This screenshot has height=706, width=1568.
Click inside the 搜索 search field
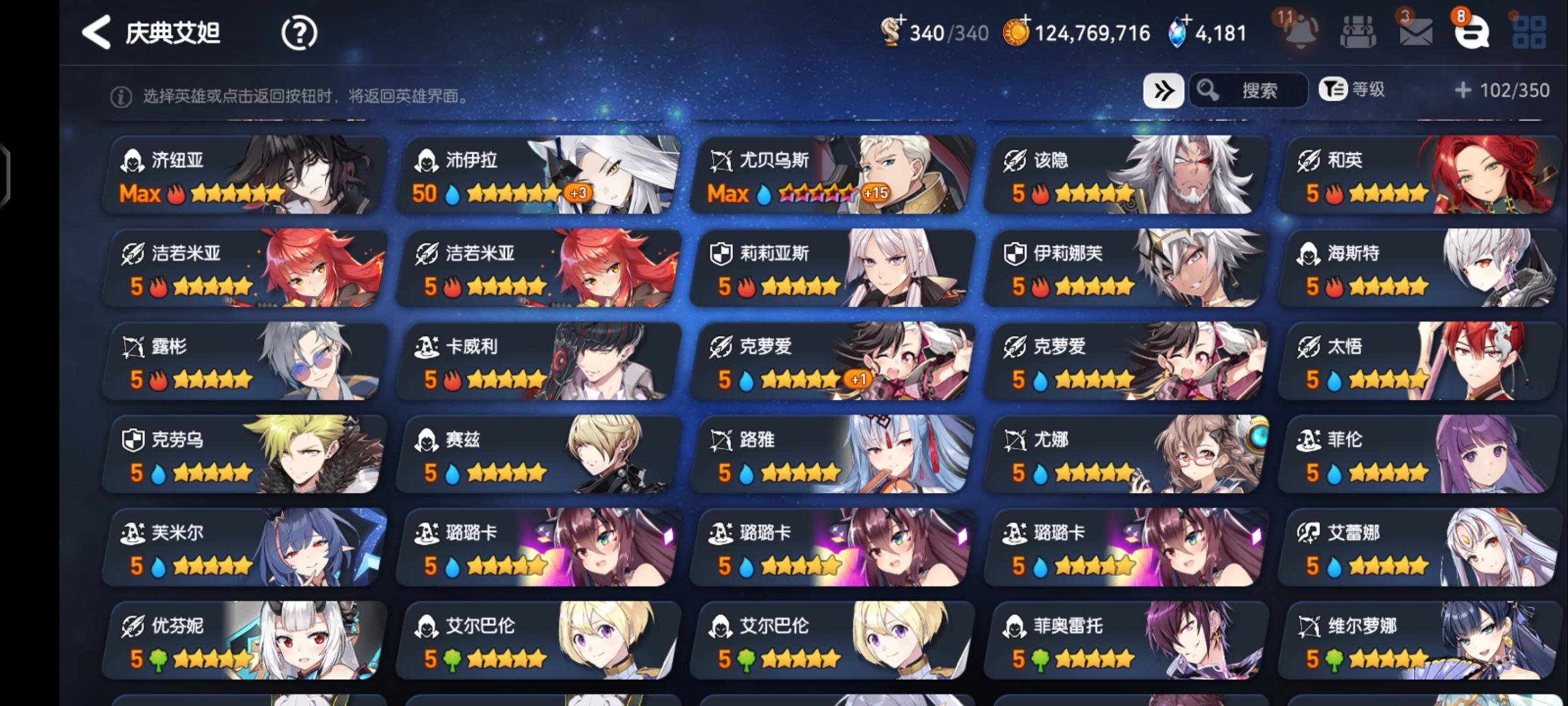pyautogui.click(x=1261, y=91)
